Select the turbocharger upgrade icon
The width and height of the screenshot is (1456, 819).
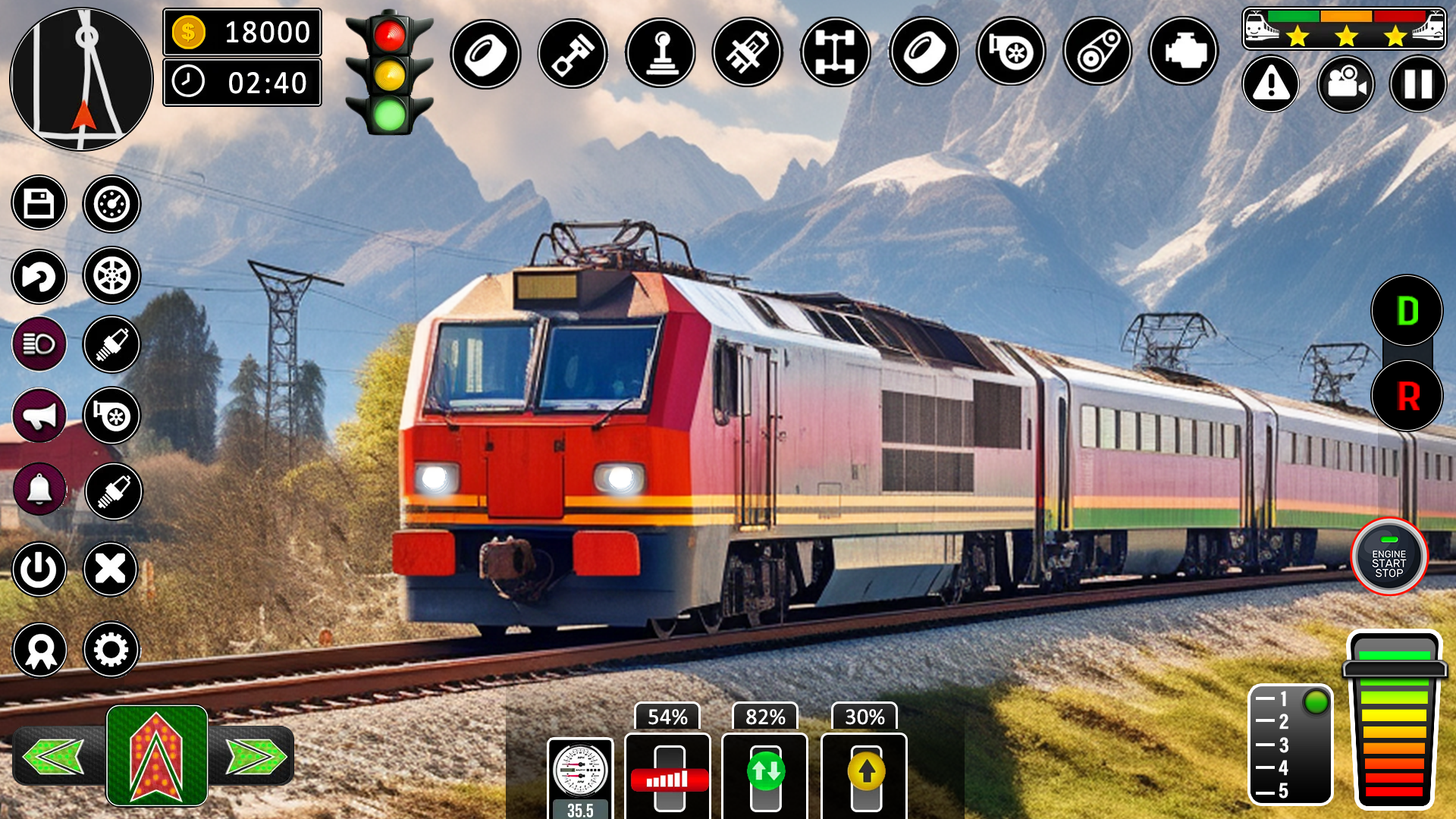(1011, 51)
